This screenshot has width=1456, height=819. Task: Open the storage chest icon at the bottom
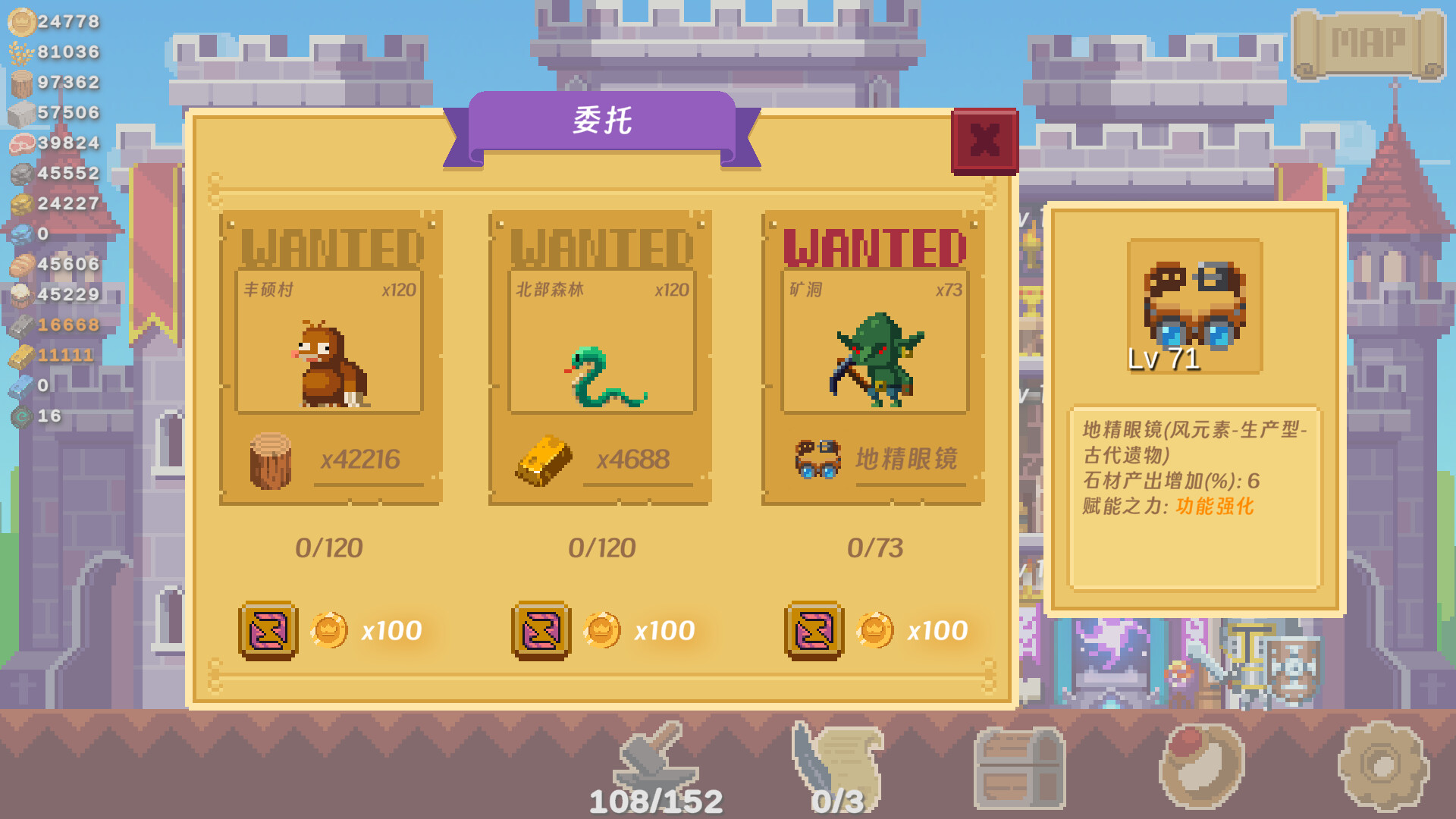[x=1020, y=766]
